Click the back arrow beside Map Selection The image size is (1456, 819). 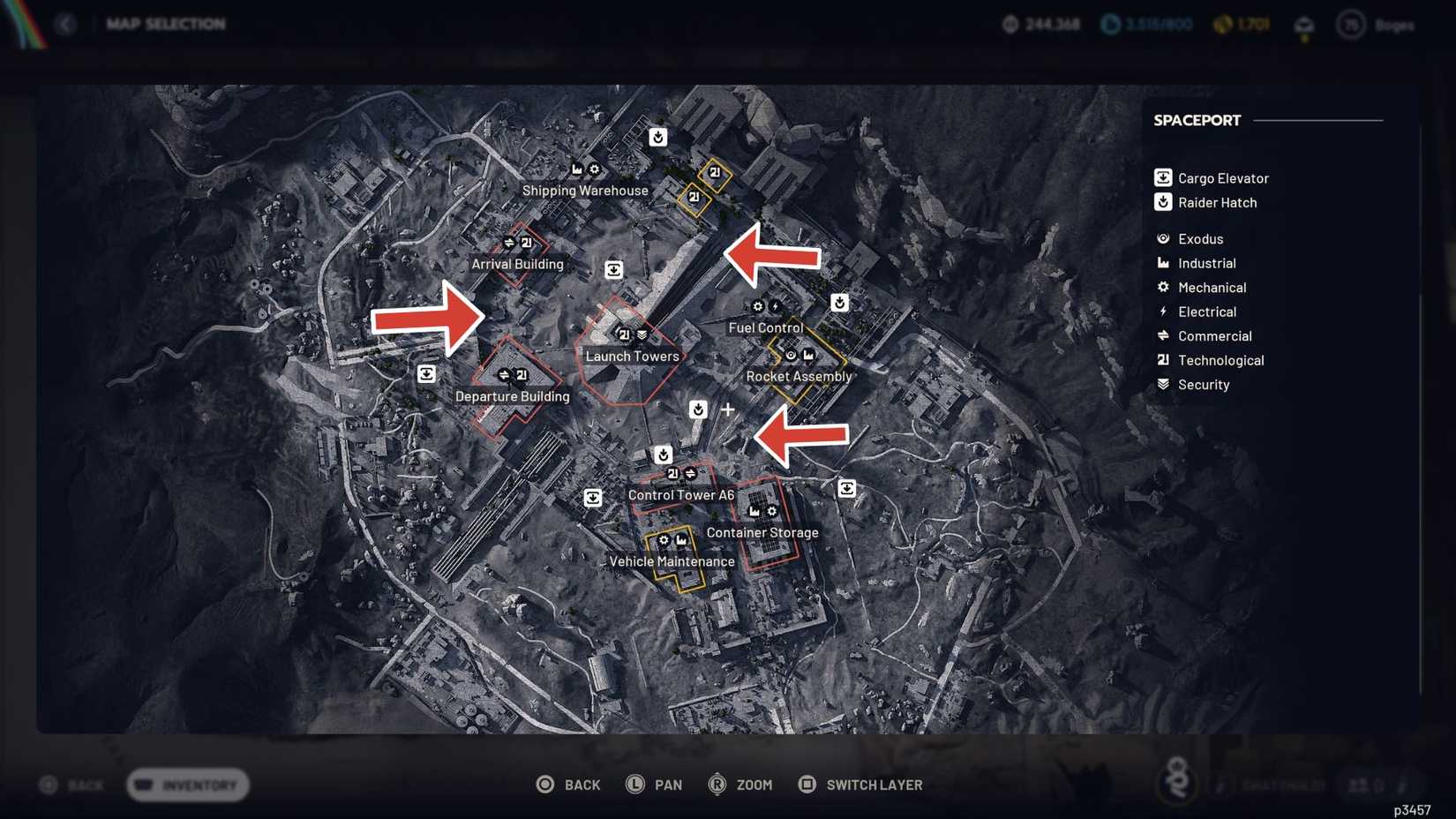pyautogui.click(x=65, y=24)
